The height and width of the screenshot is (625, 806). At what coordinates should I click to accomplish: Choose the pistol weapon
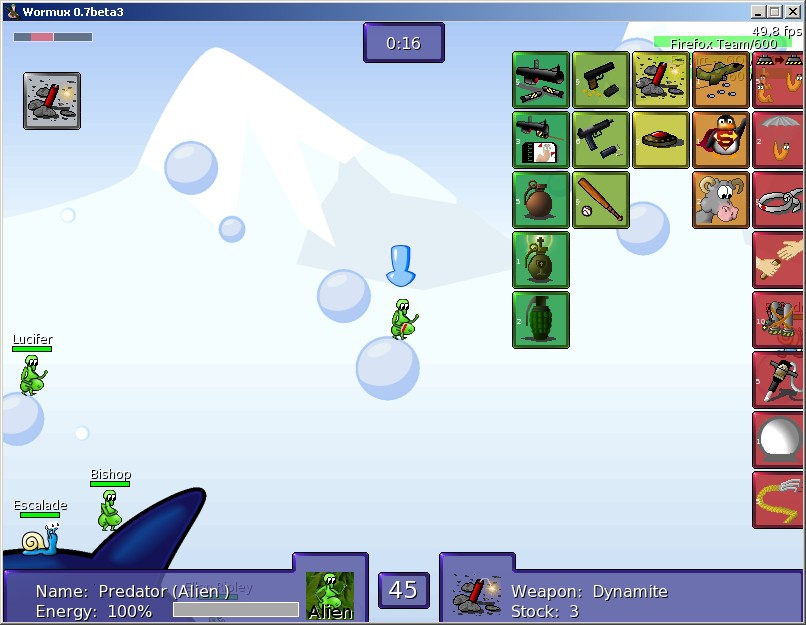601,80
